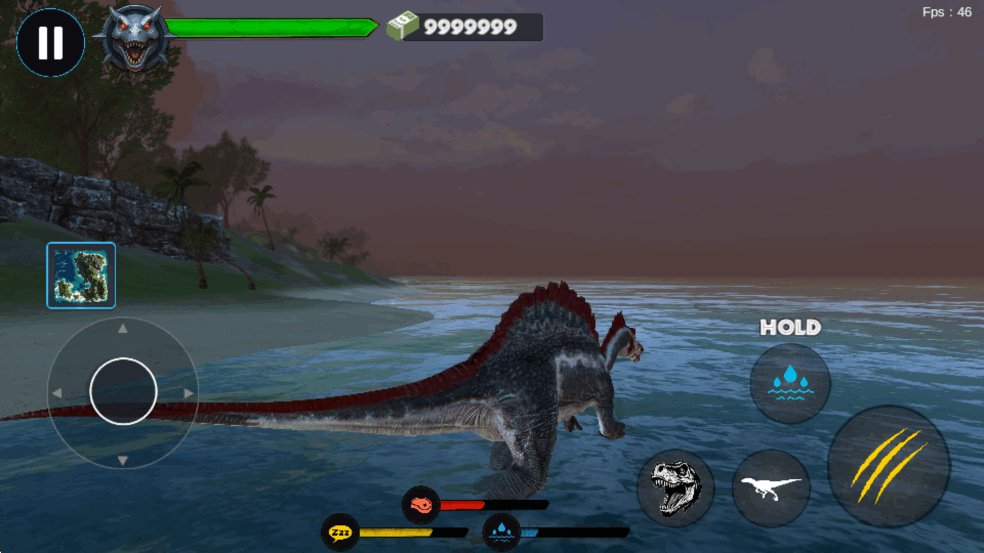This screenshot has height=553, width=984.
Task: Tap the yellow claw attack button
Action: coord(889,465)
